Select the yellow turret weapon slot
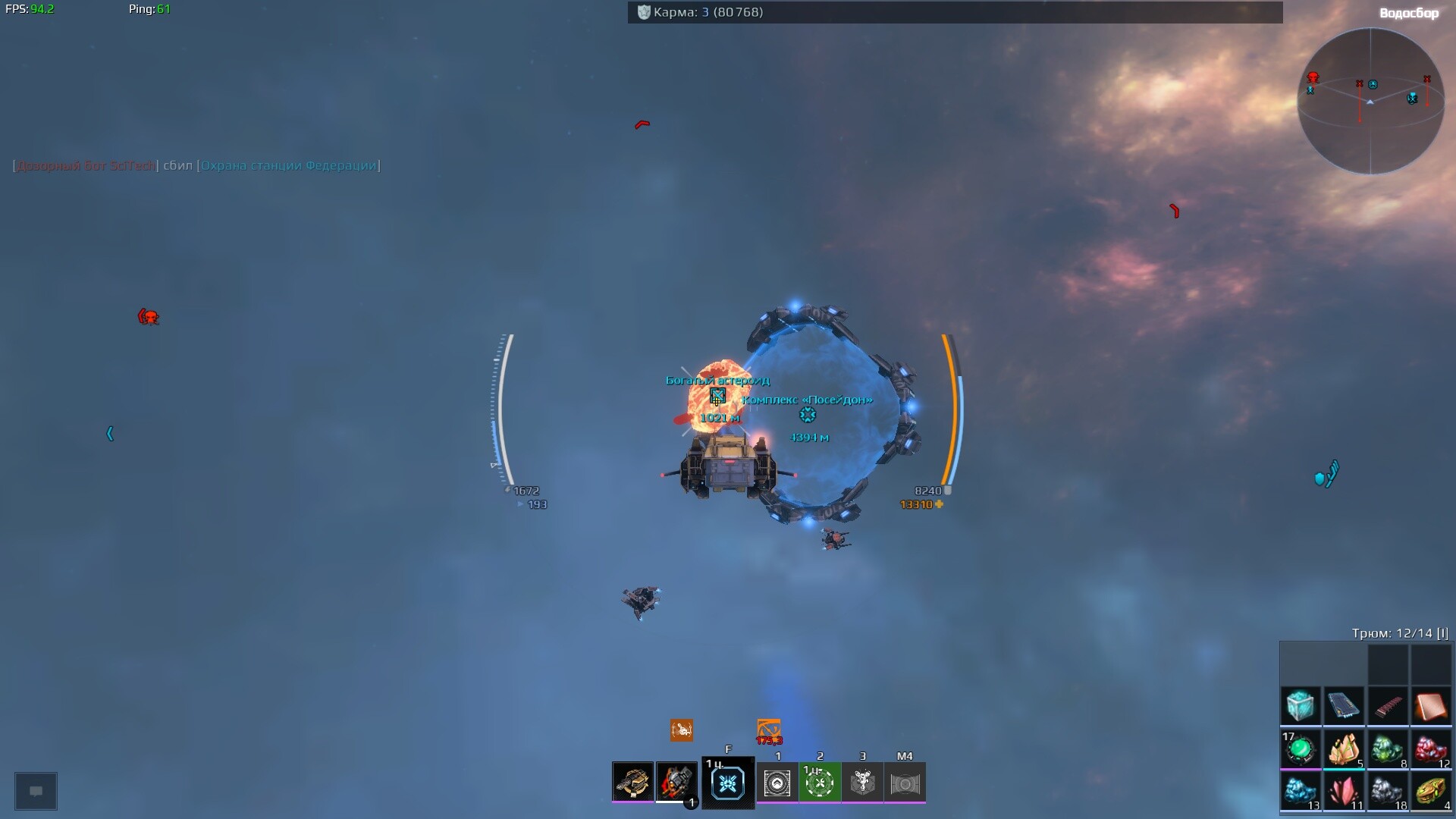Viewport: 1456px width, 819px height. coord(632,782)
